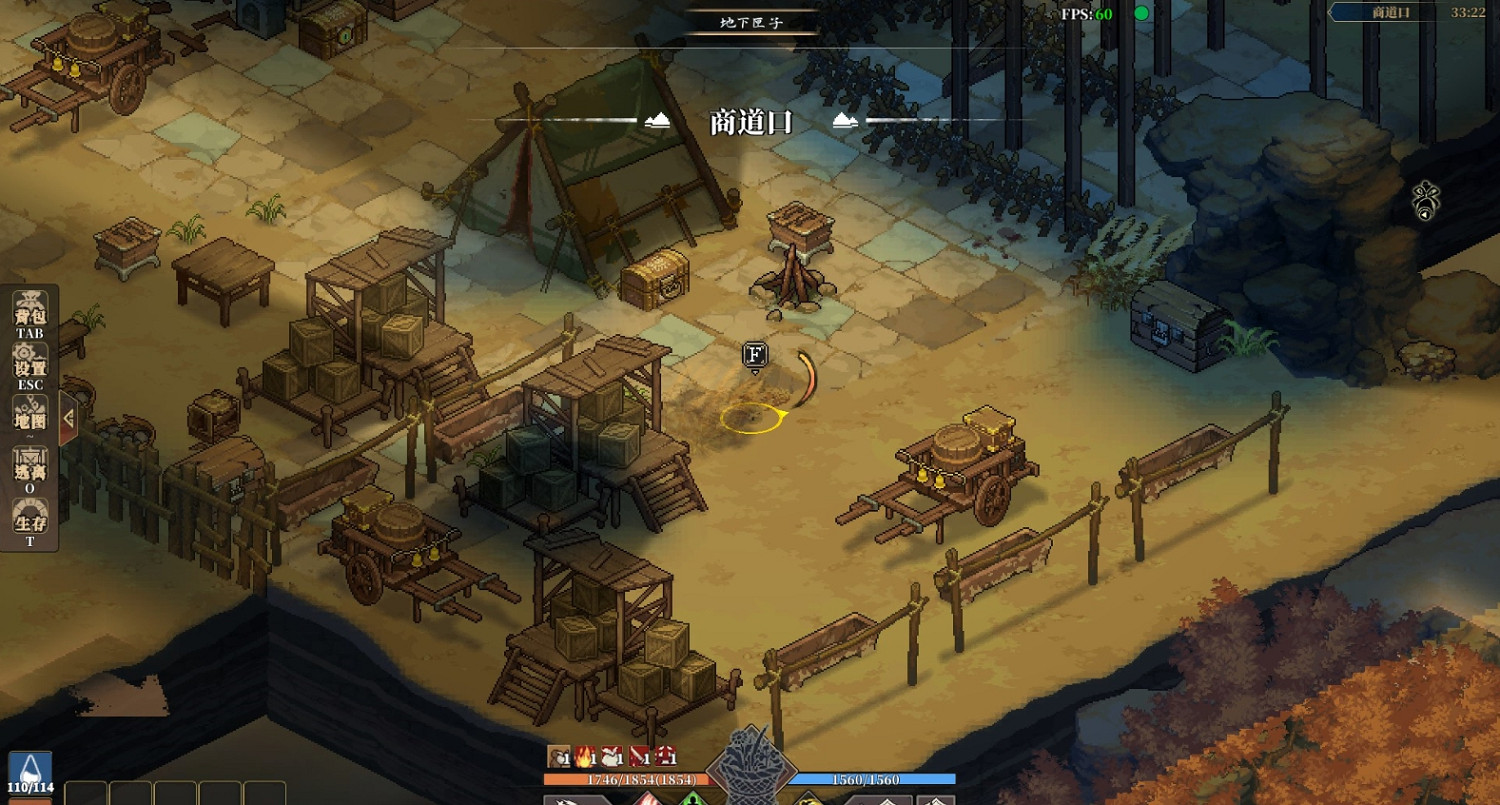Inspect the fire status buff icon

pos(585,757)
